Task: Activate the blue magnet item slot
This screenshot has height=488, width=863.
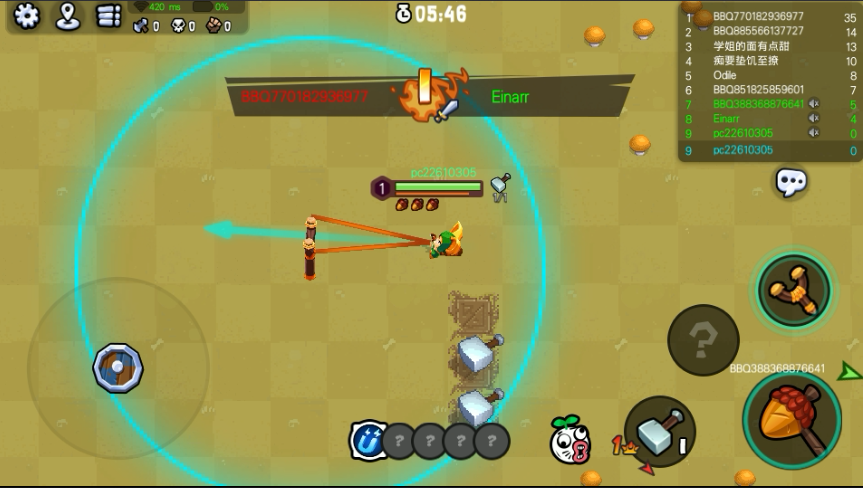Action: tap(367, 439)
